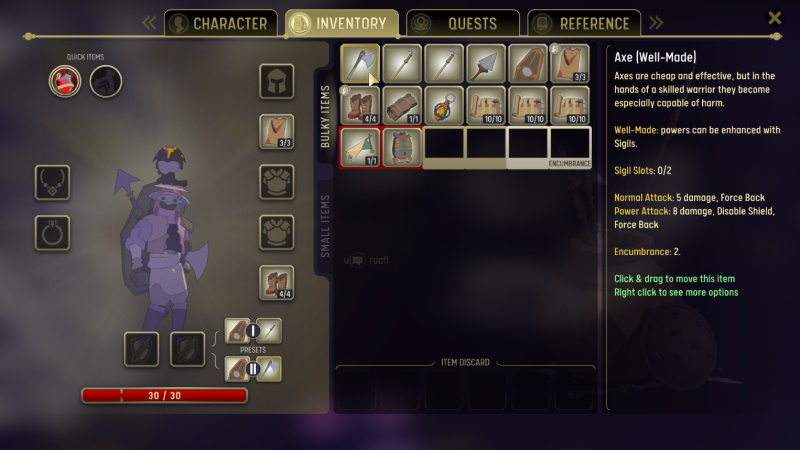
Task: Open the empty helmet equipment slot
Action: [x=276, y=81]
